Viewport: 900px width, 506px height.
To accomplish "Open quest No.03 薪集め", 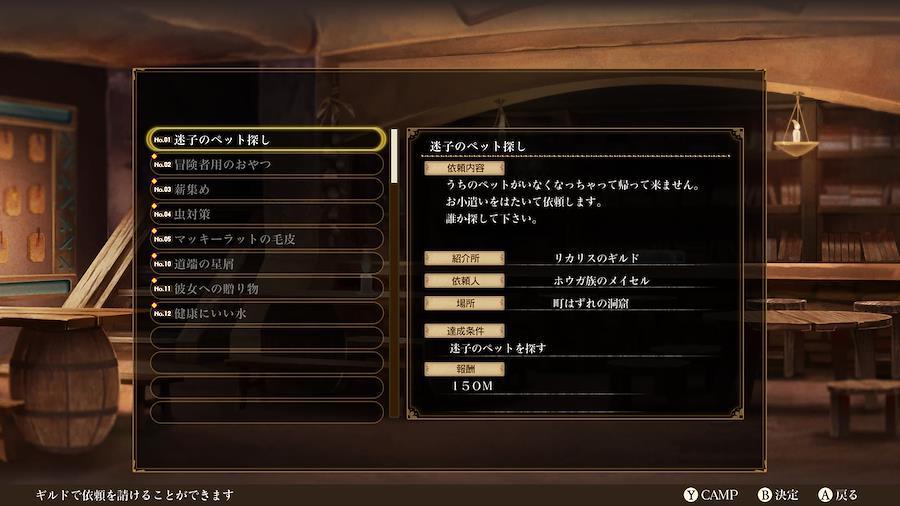I will click(x=266, y=189).
